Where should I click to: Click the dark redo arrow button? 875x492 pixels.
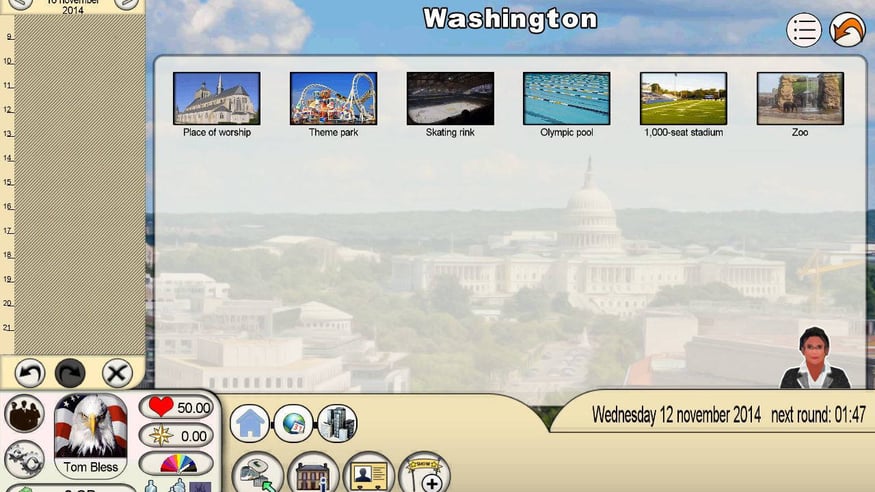[70, 373]
